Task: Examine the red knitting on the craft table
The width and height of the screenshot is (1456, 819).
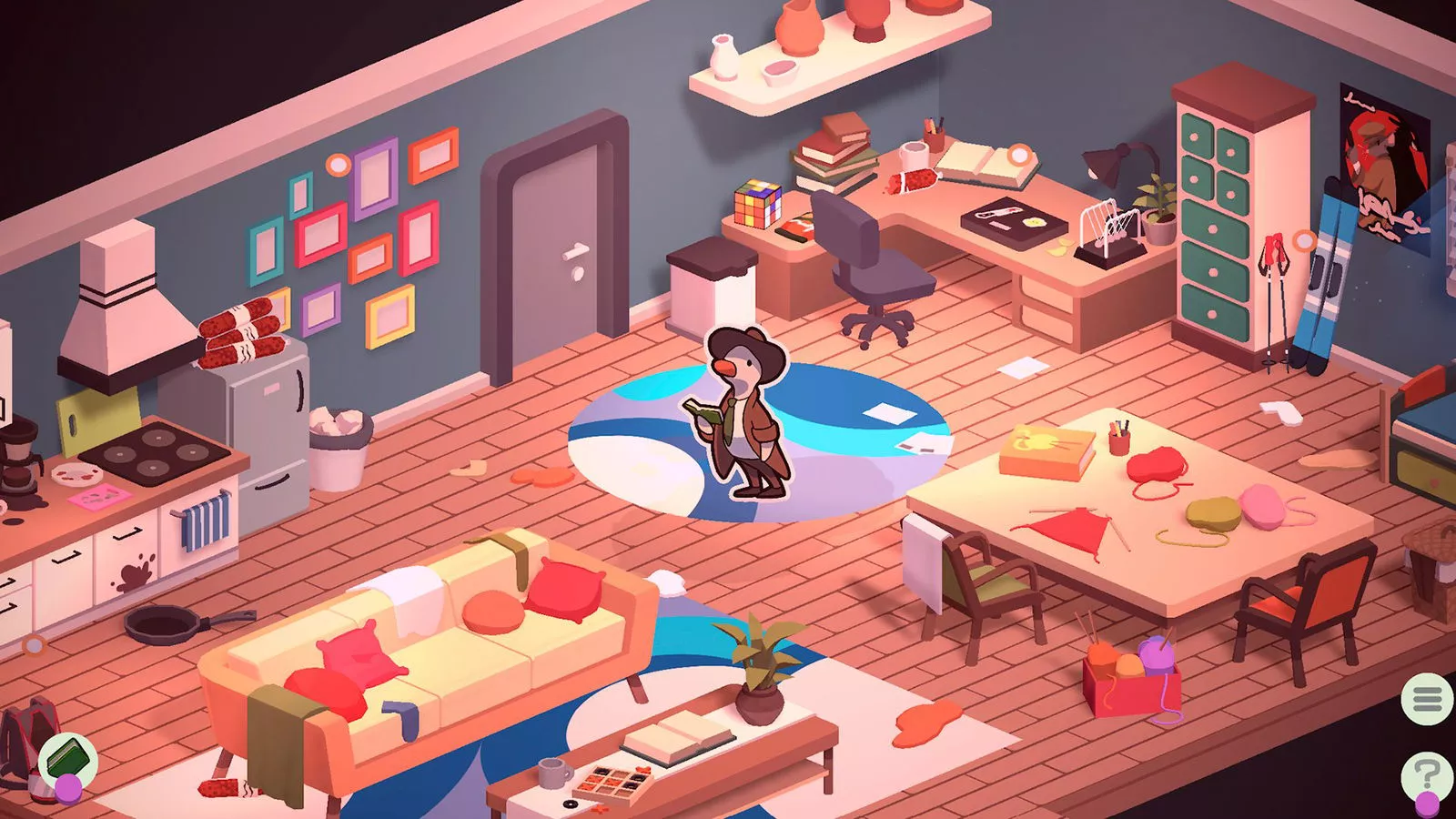Action: pos(1074,530)
